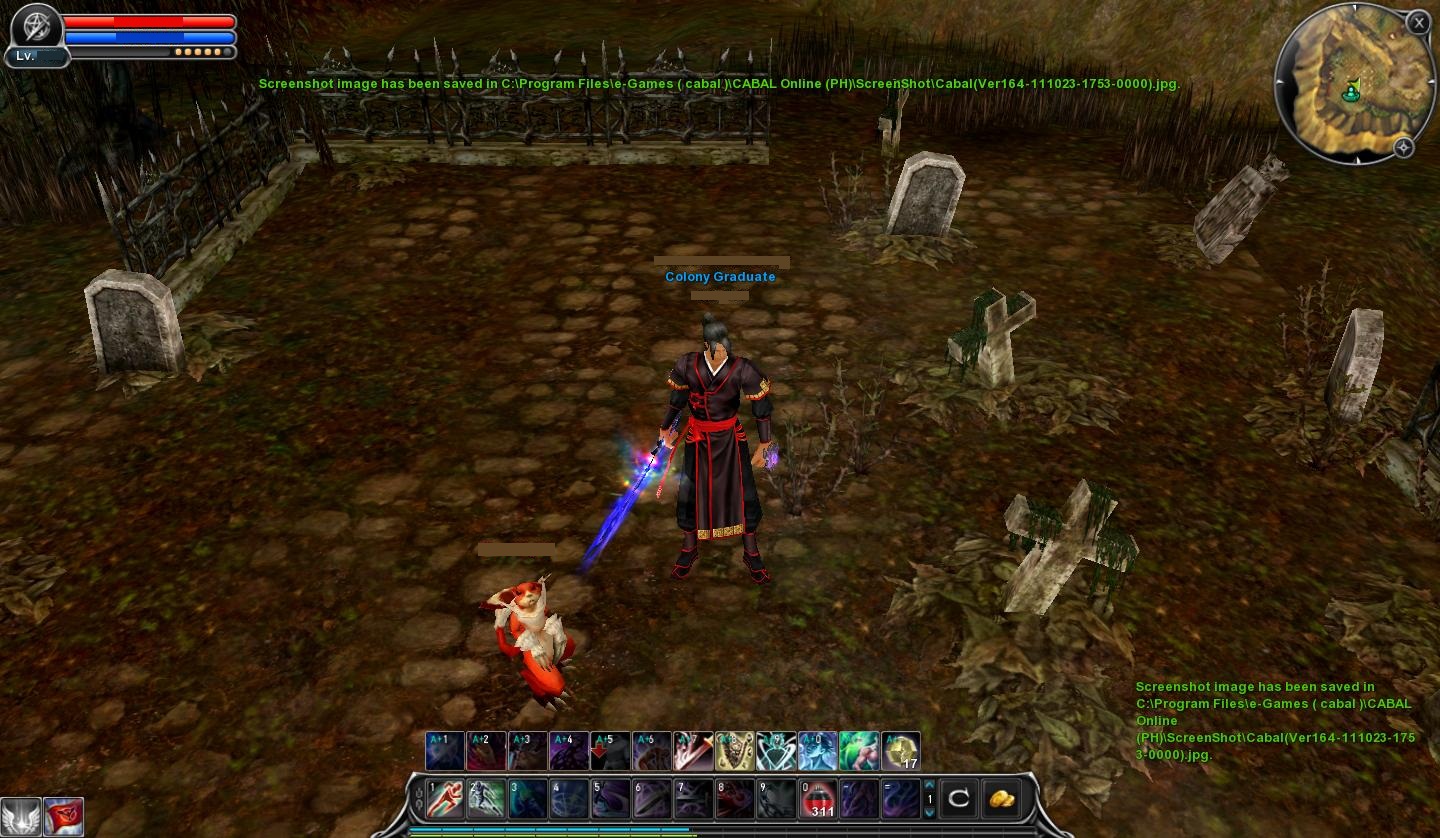The image size is (1440, 838).
Task: Click the hotbar page up arrow
Action: [x=929, y=786]
